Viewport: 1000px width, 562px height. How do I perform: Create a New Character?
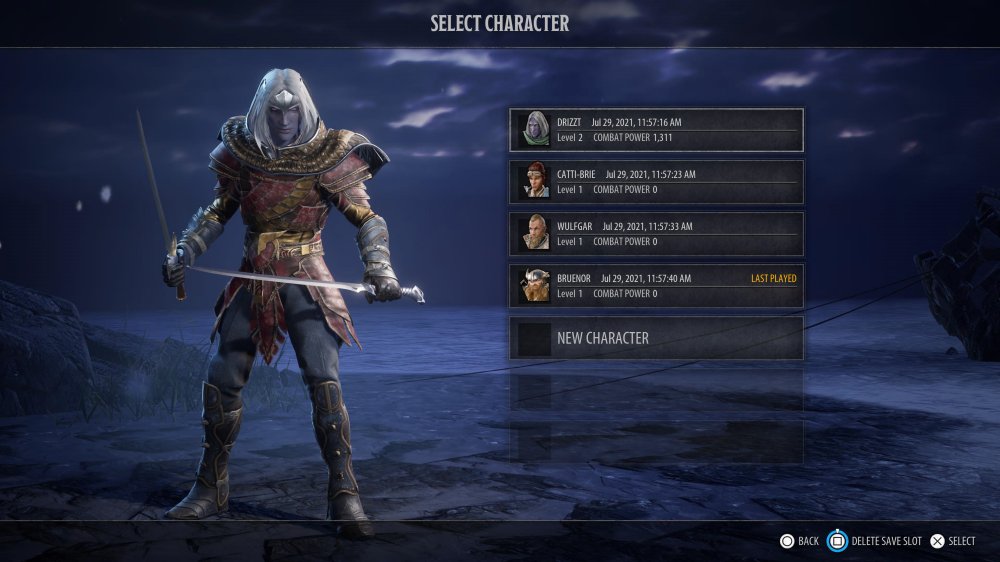(x=656, y=338)
